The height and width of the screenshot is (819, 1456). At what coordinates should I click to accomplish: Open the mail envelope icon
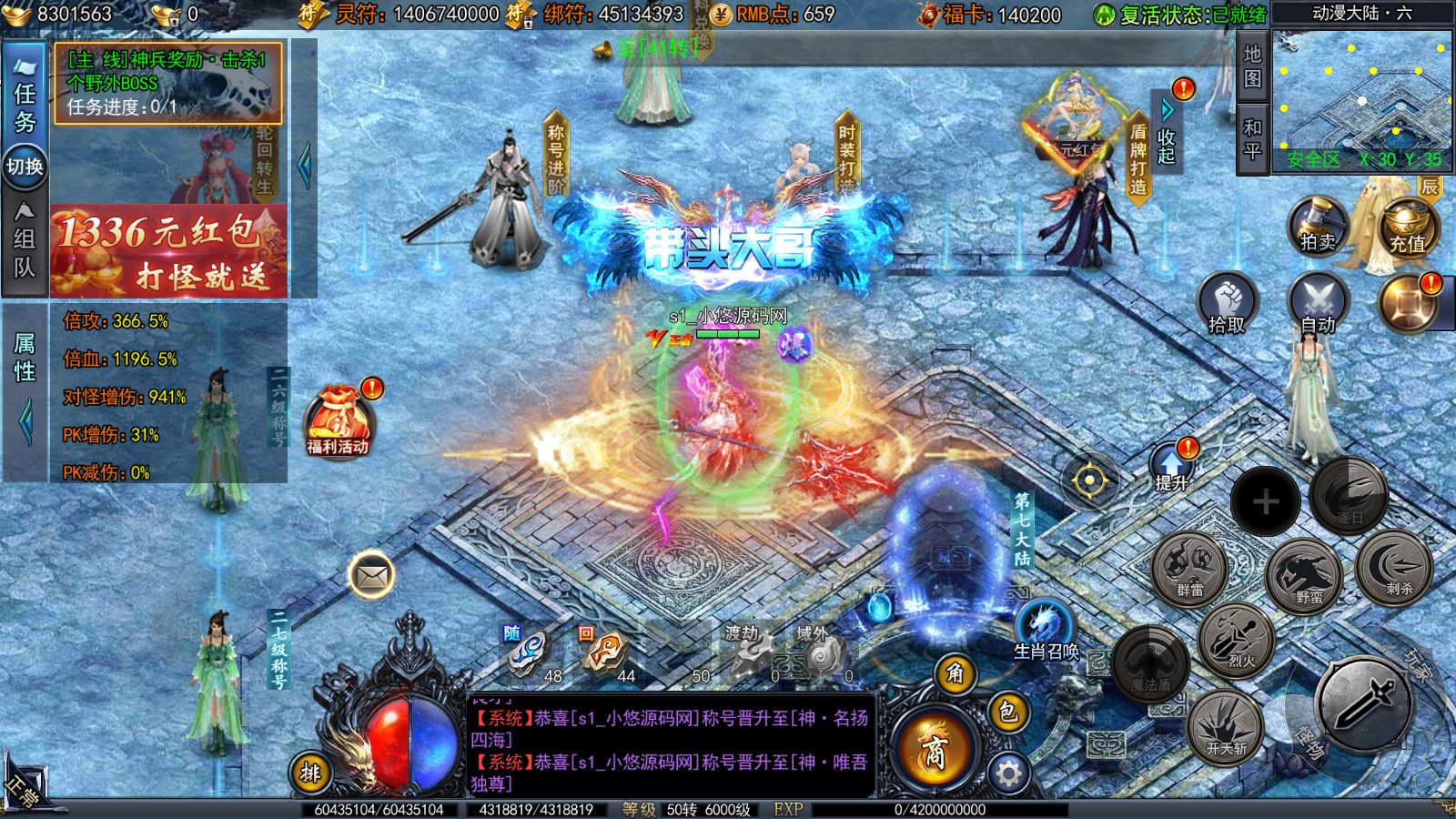click(x=371, y=575)
